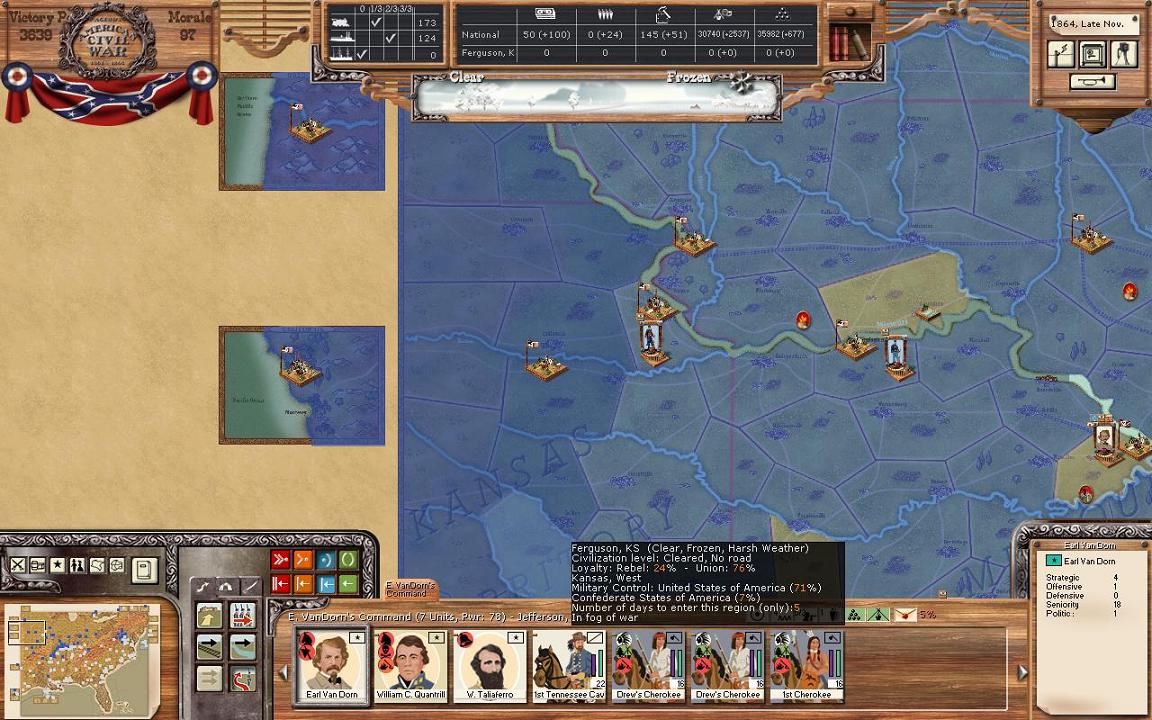This screenshot has height=720, width=1152.
Task: Sound the bugle to end turn
Action: pos(1092,82)
